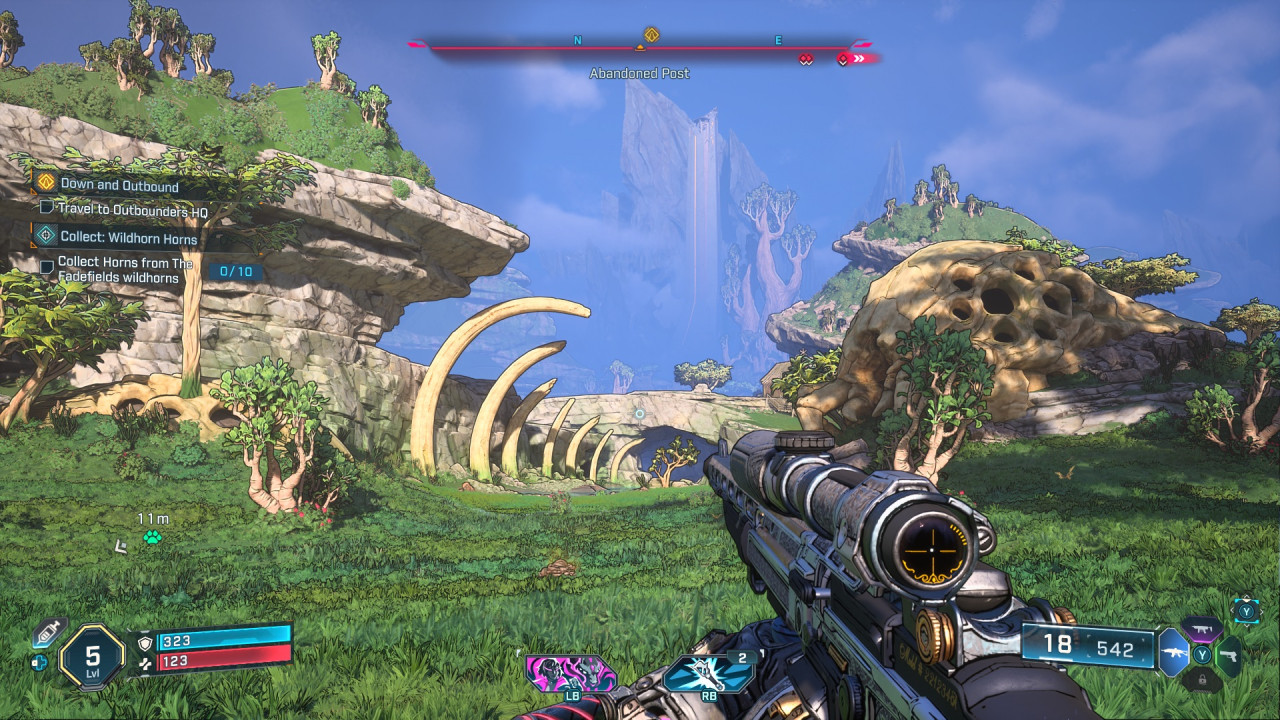This screenshot has height=720, width=1280.
Task: Click the Collect: Wildhorn Horns objective icon
Action: (46, 236)
